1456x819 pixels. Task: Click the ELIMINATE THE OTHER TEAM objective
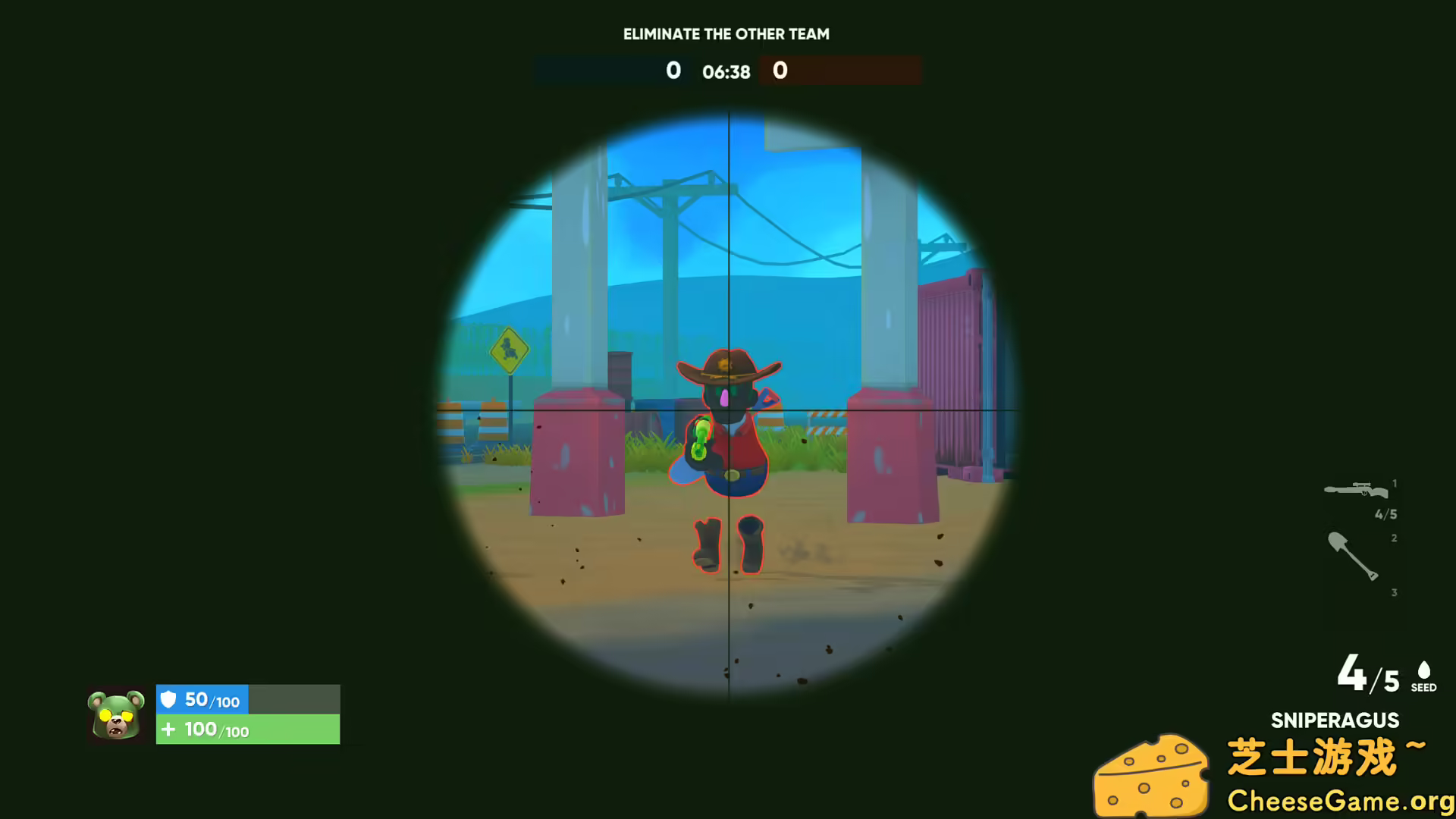tap(726, 33)
